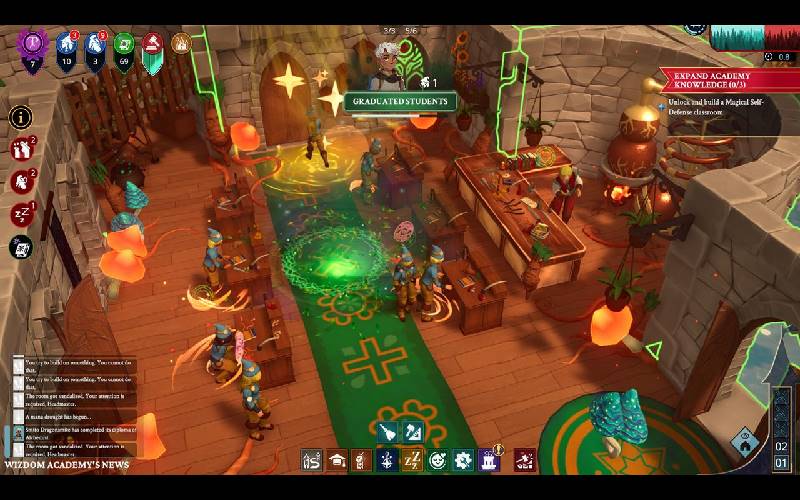Open the dark card alert icon

pyautogui.click(x=21, y=246)
